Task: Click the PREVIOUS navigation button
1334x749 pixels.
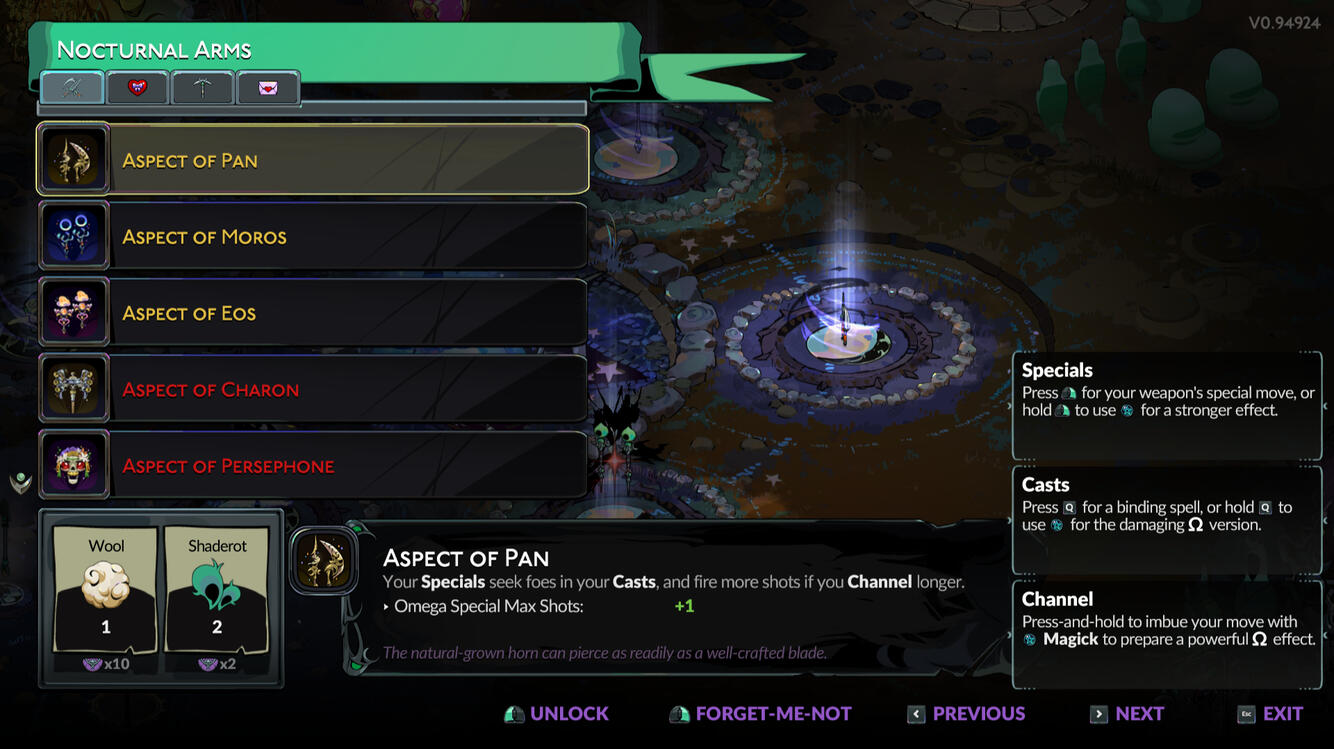Action: tap(965, 713)
